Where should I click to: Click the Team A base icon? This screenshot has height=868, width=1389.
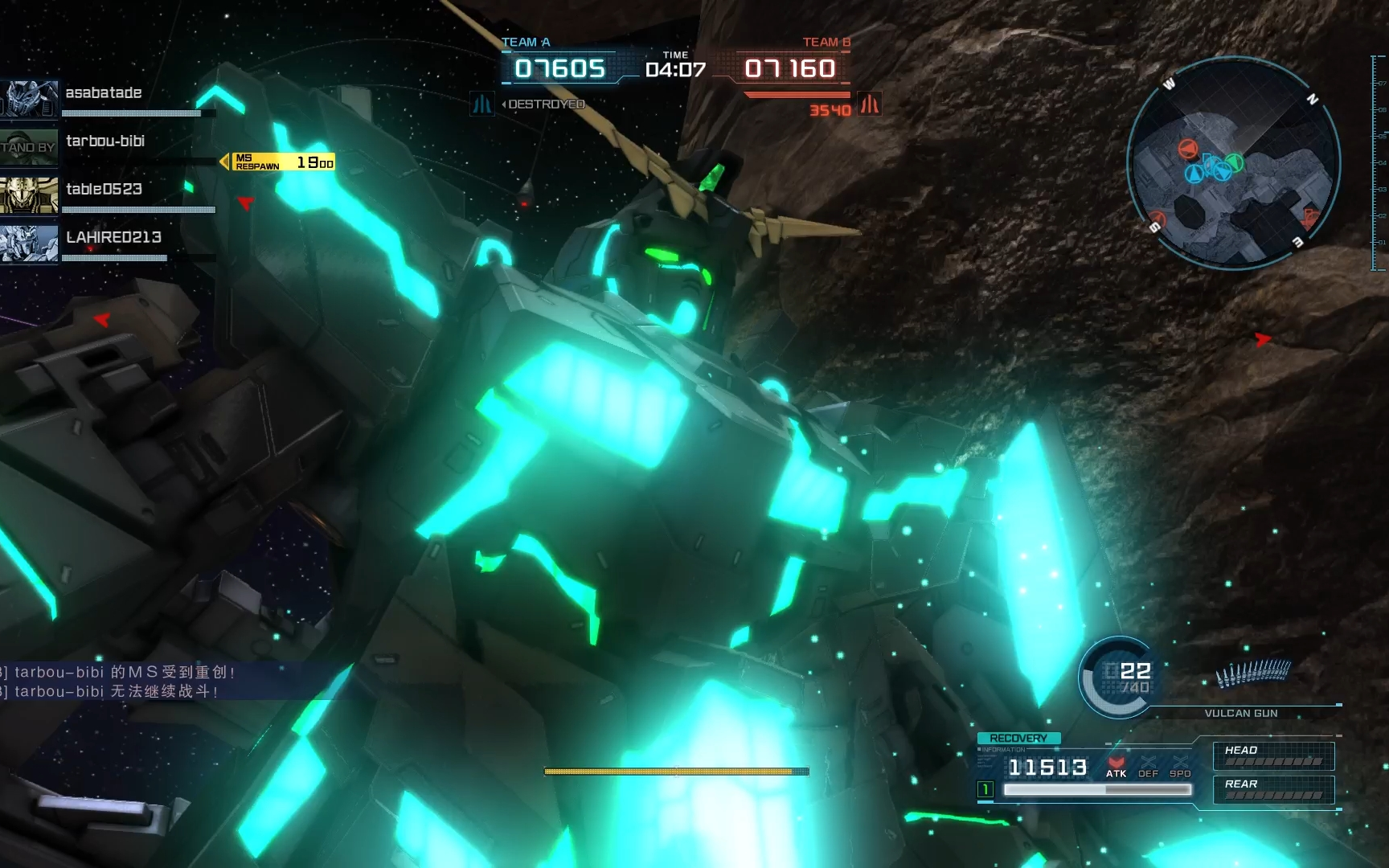(482, 104)
